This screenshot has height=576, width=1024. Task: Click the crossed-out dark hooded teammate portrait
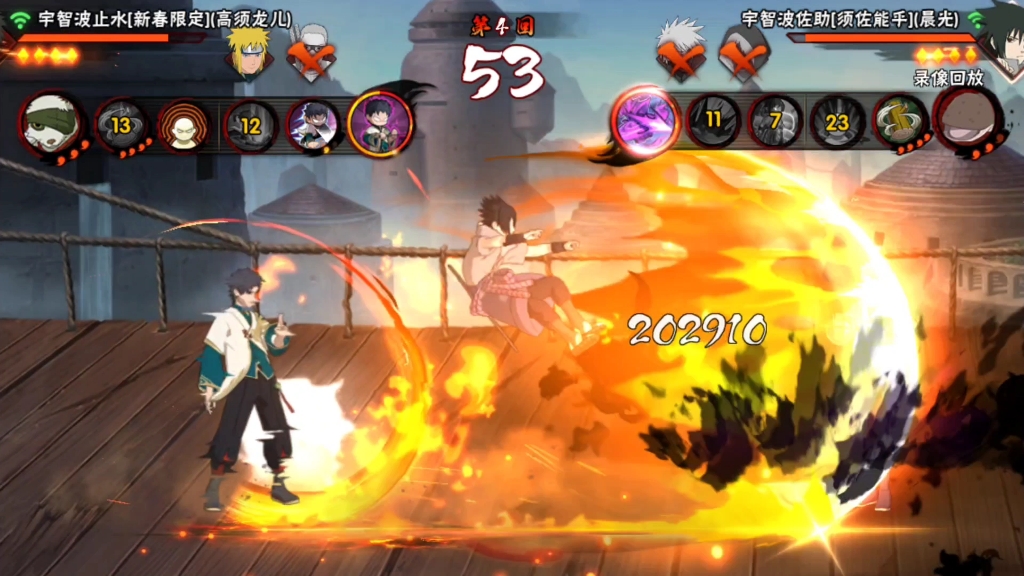click(743, 50)
